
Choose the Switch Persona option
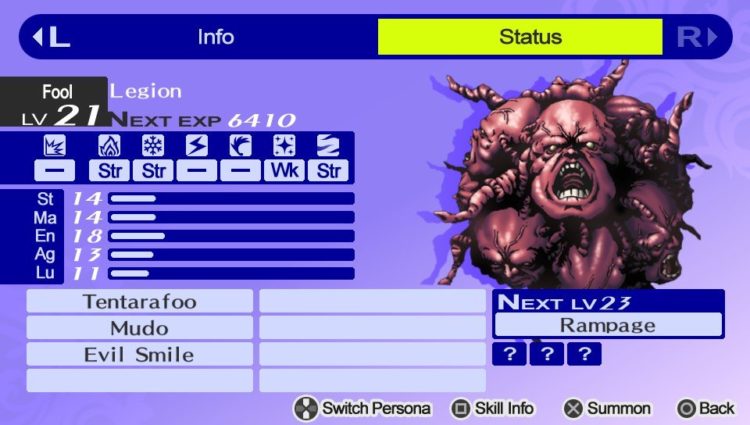click(362, 408)
